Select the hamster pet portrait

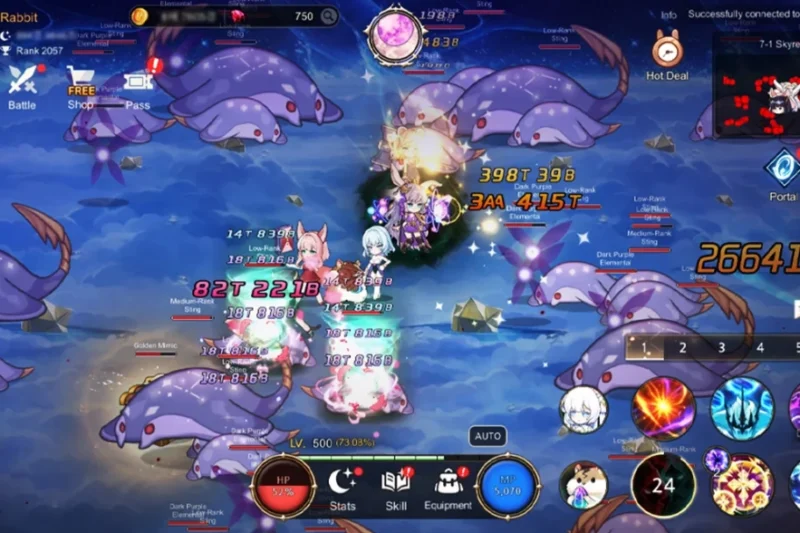pyautogui.click(x=583, y=485)
